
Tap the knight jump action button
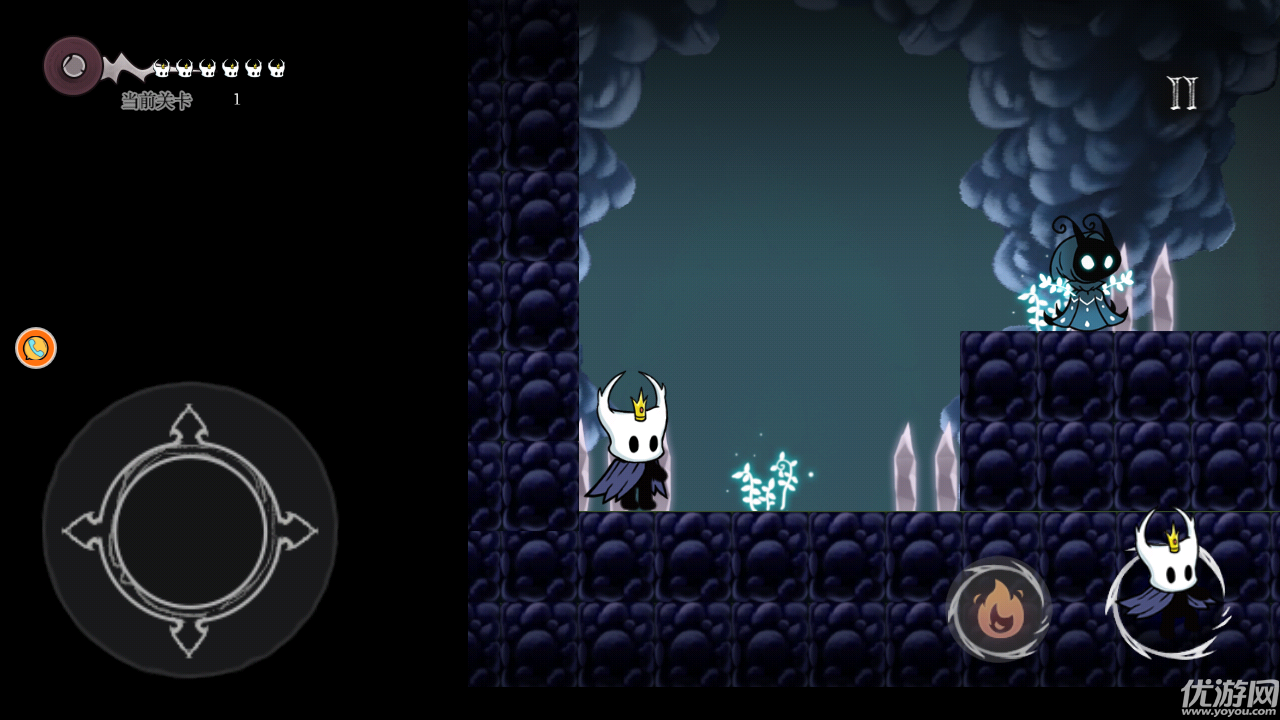pos(1170,586)
